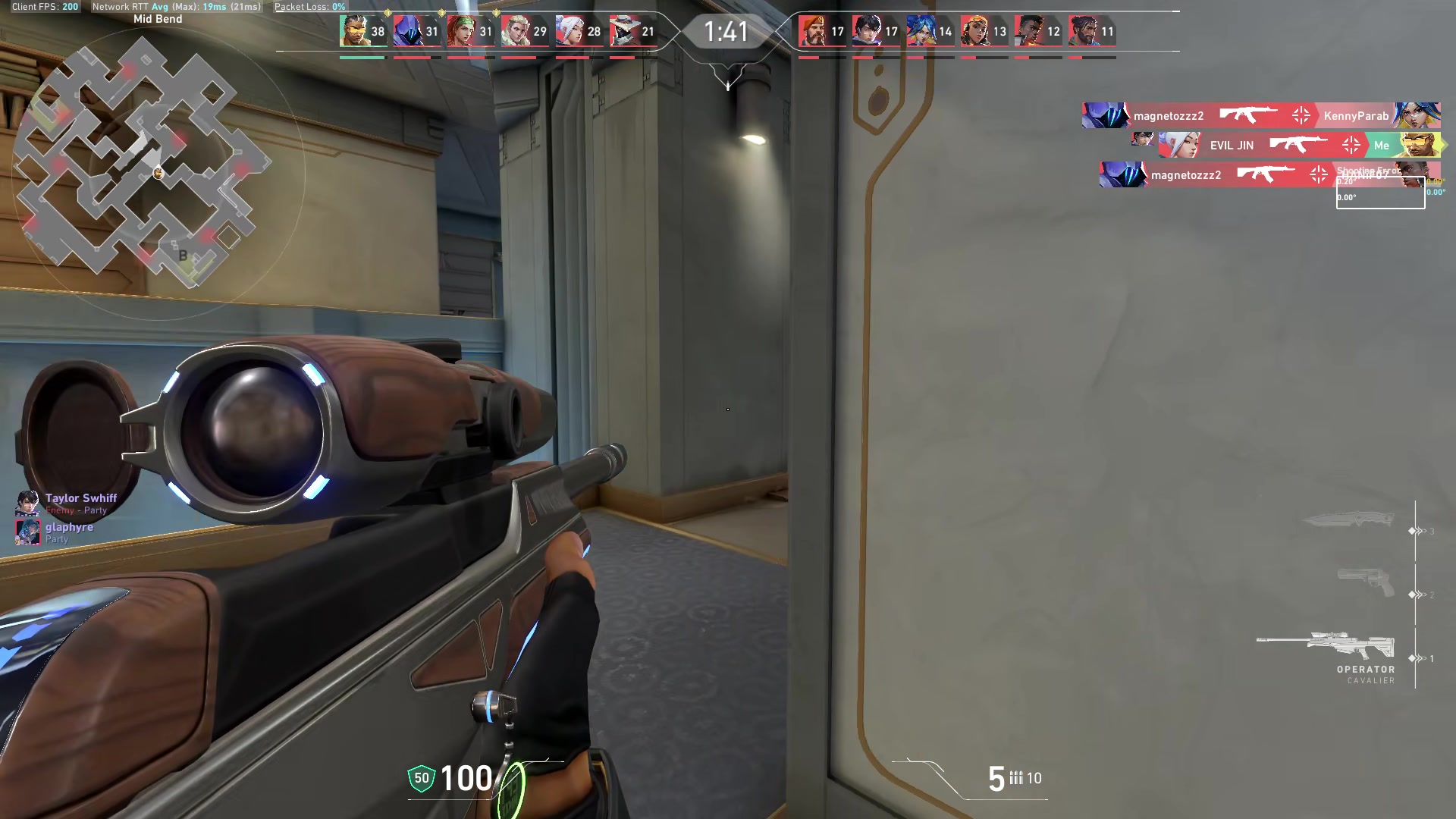Click the shield icon next to the health counter
Screen dimensions: 1456x819
click(x=420, y=777)
